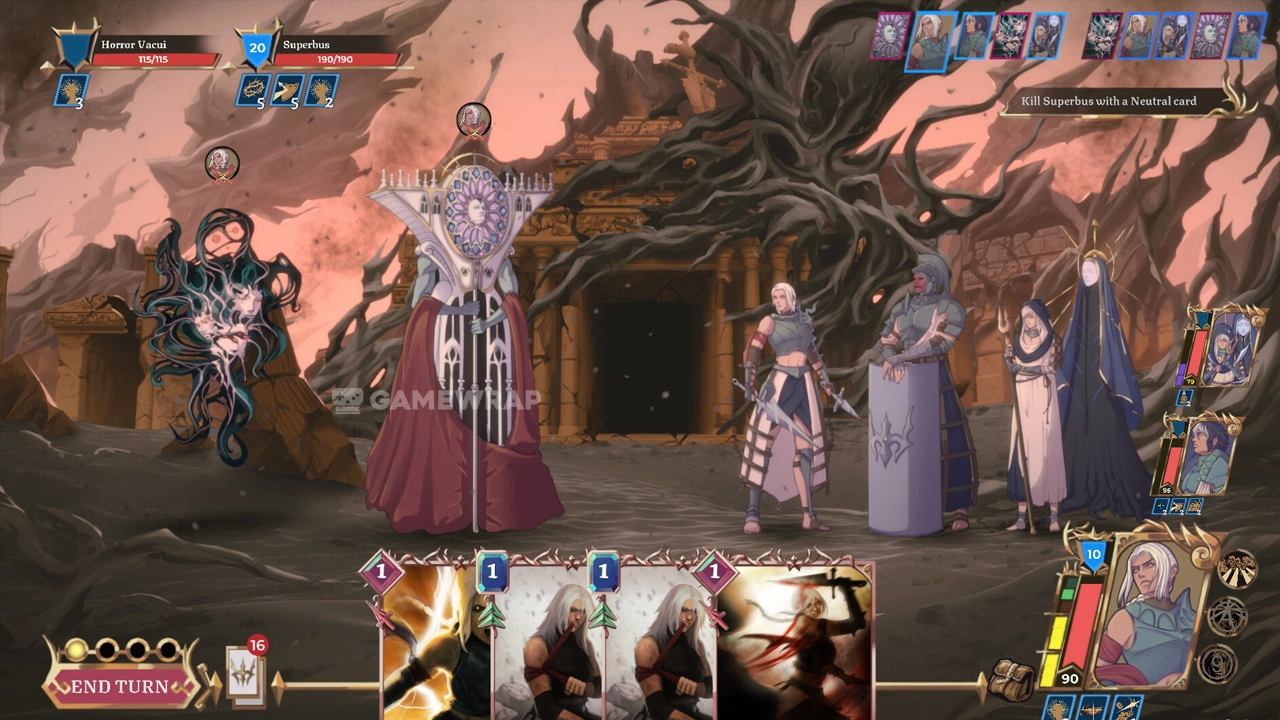The height and width of the screenshot is (720, 1280).
Task: Click the enlarged current-turn portrait in turn order
Action: 930,40
